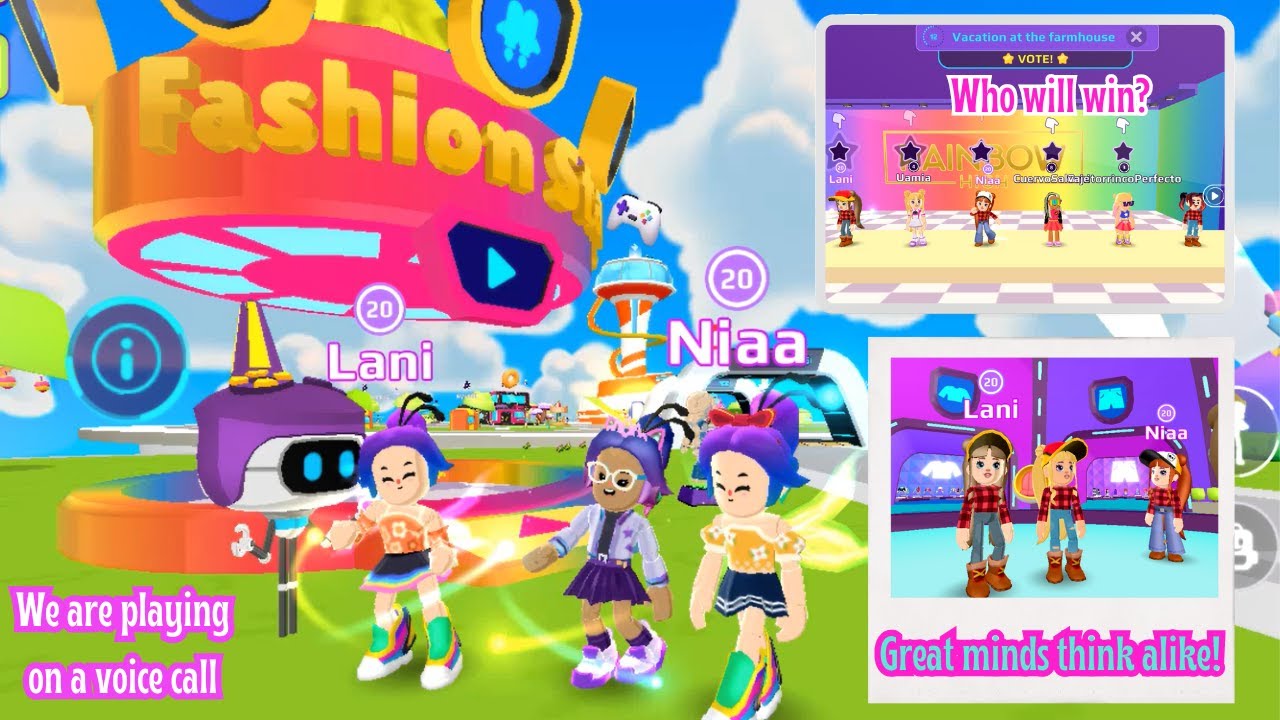Viewport: 1280px width, 720px height.
Task: Expand the next-contestants arrow beside the vote stage
Action: coord(1212,195)
